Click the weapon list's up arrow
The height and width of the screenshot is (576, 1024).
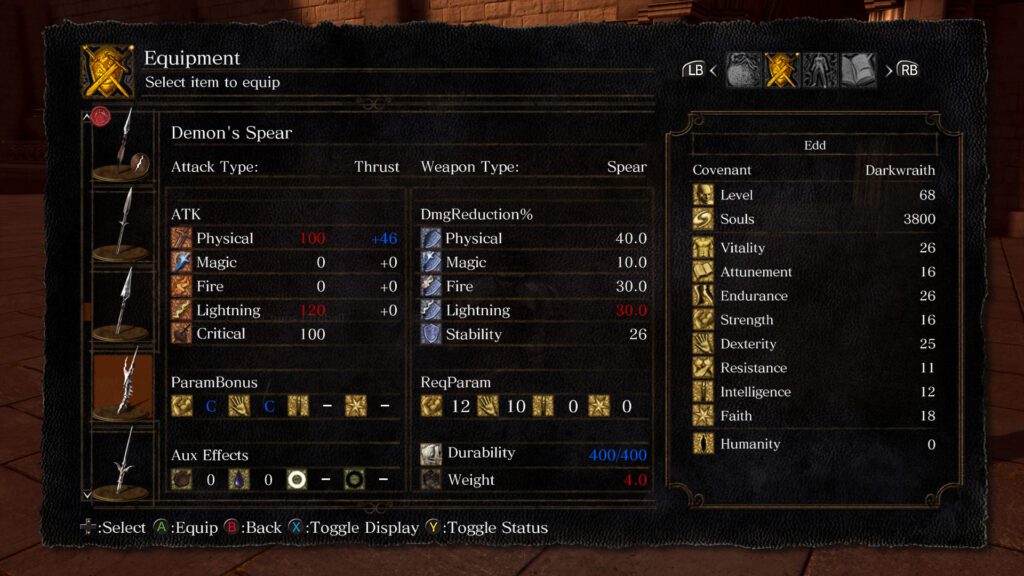(x=87, y=117)
